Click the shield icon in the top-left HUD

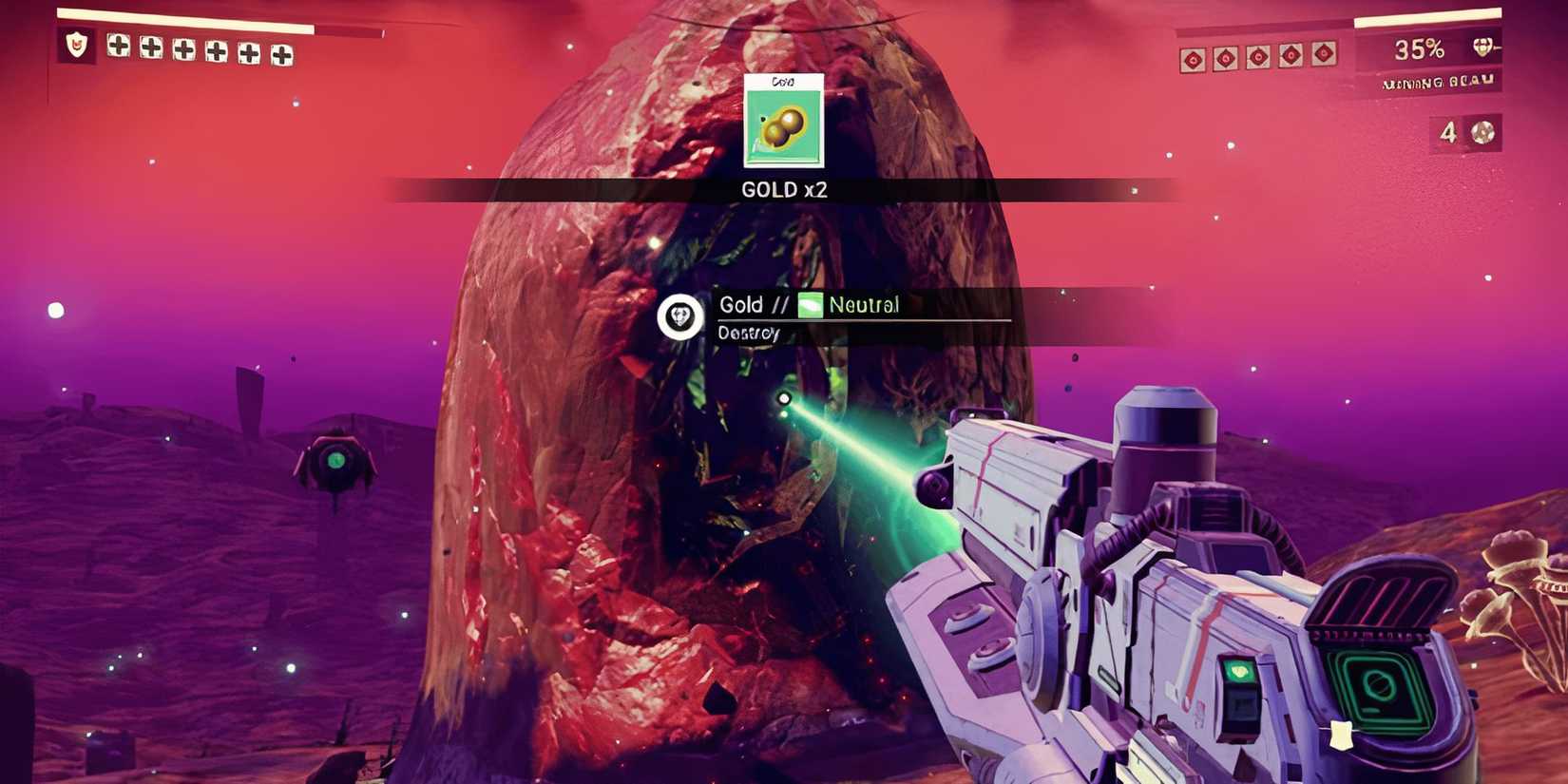(78, 45)
